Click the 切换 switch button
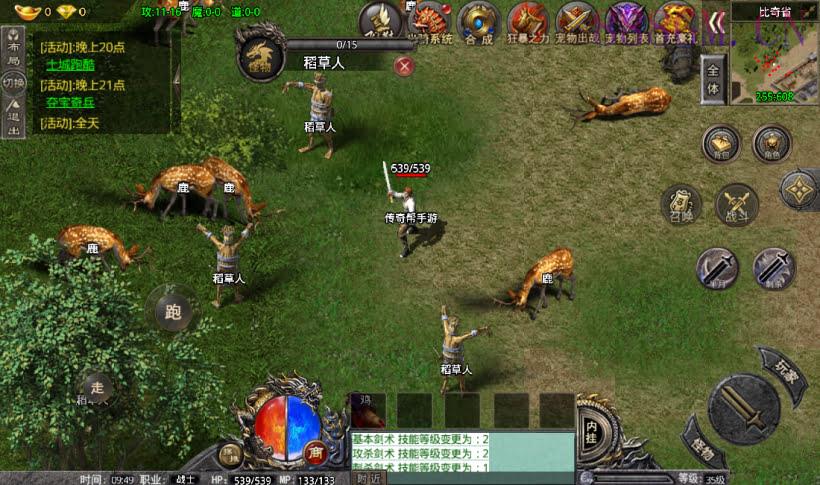 pos(13,82)
